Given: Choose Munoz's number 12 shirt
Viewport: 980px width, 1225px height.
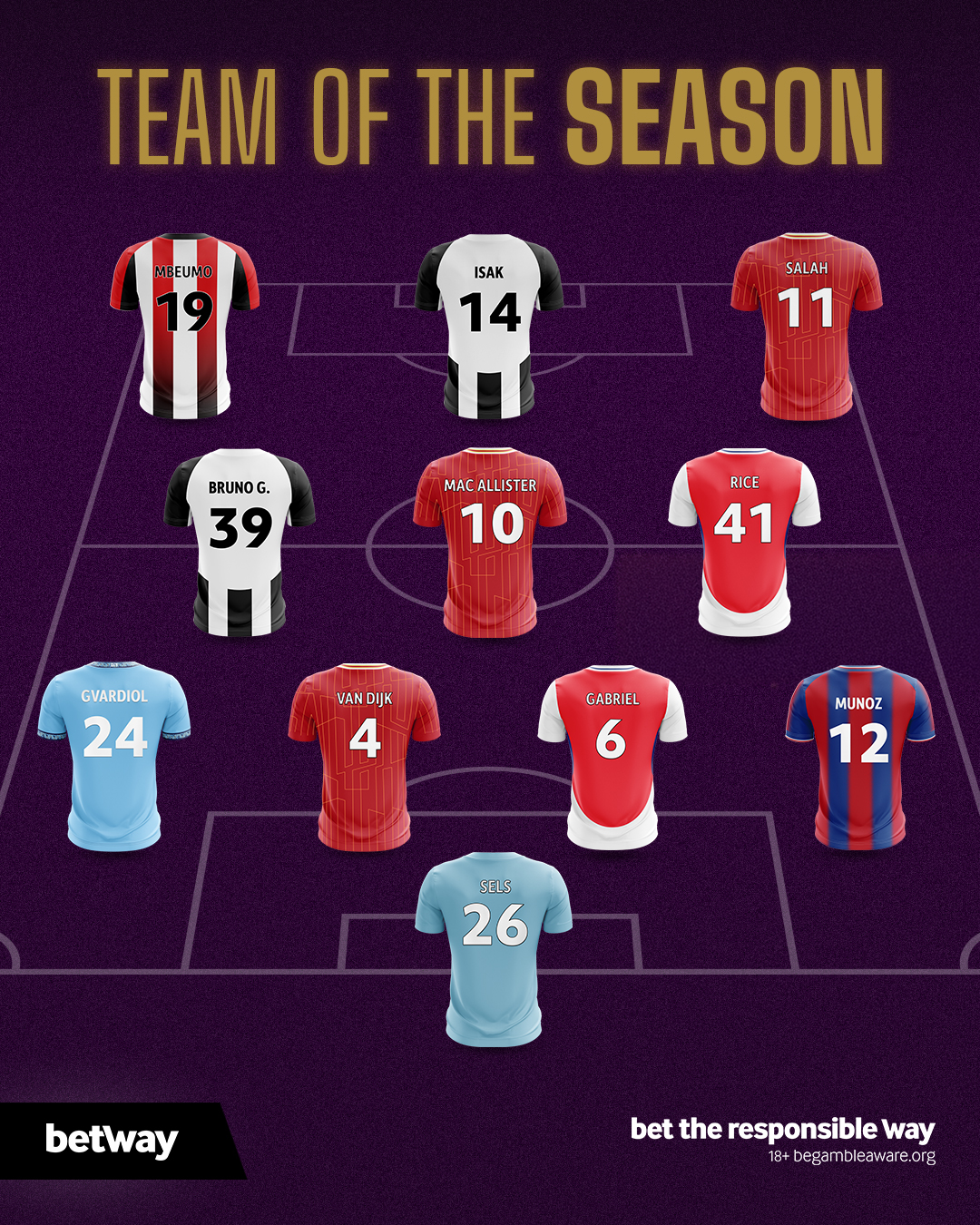Looking at the screenshot, I should pos(859,757).
